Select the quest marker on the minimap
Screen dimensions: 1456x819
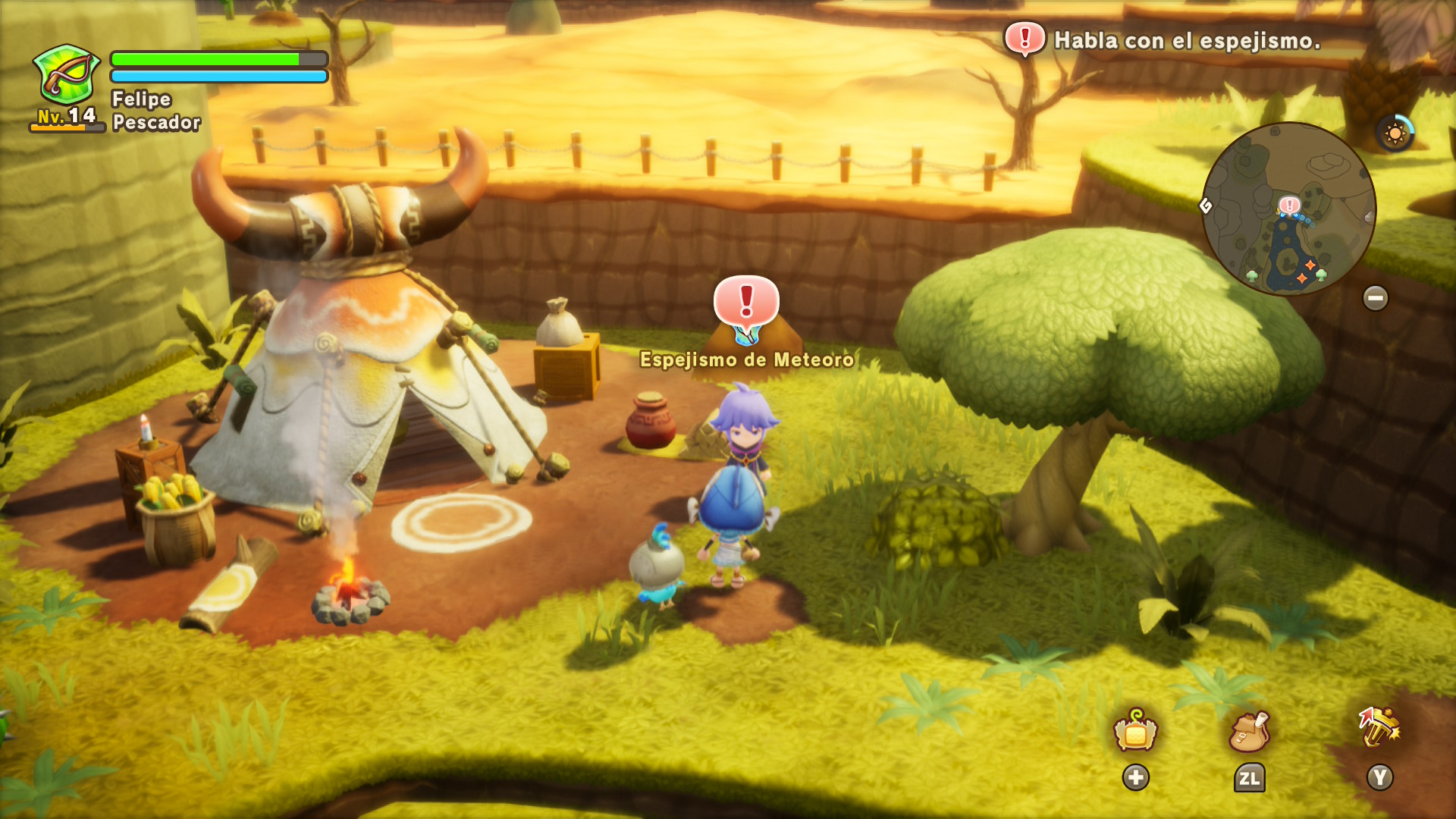[x=1289, y=205]
